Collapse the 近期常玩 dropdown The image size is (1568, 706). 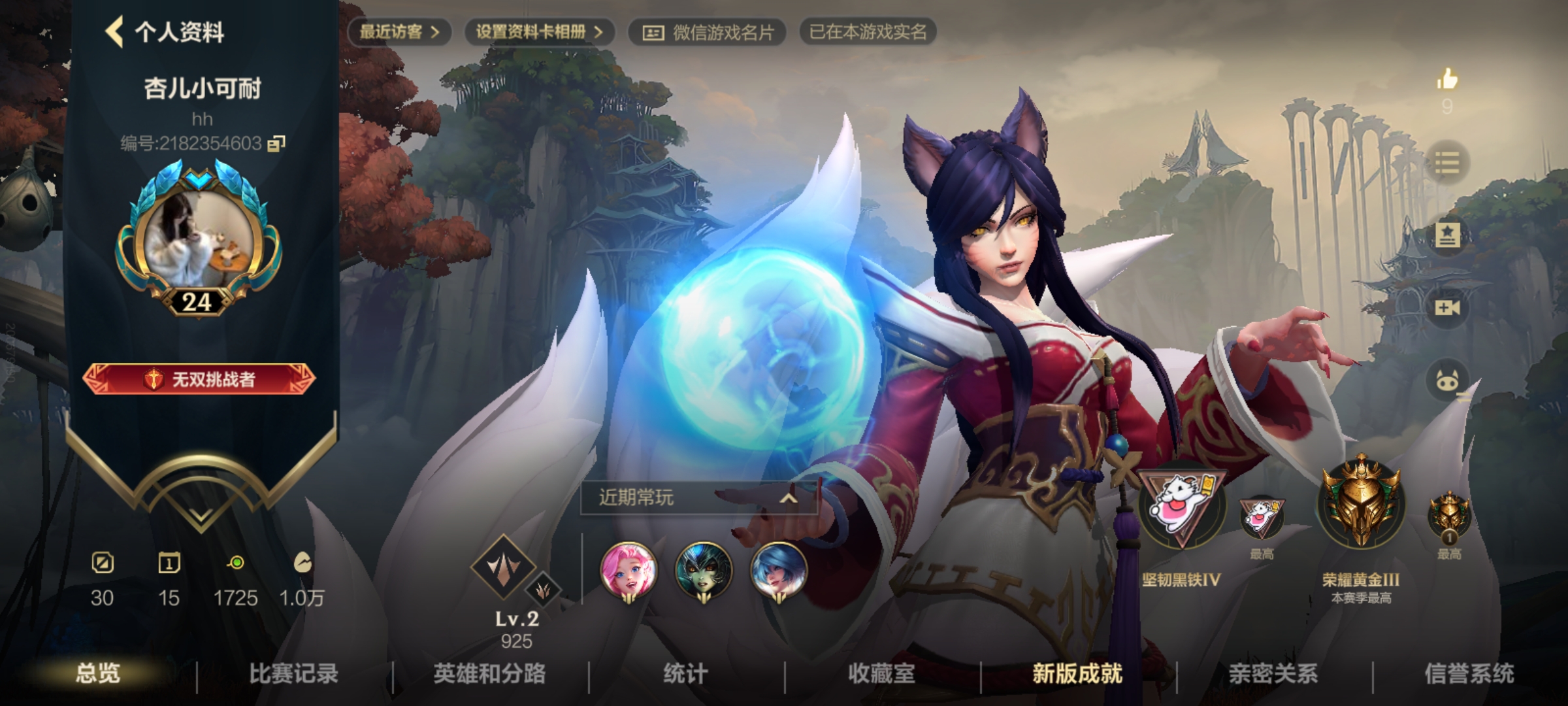point(788,498)
